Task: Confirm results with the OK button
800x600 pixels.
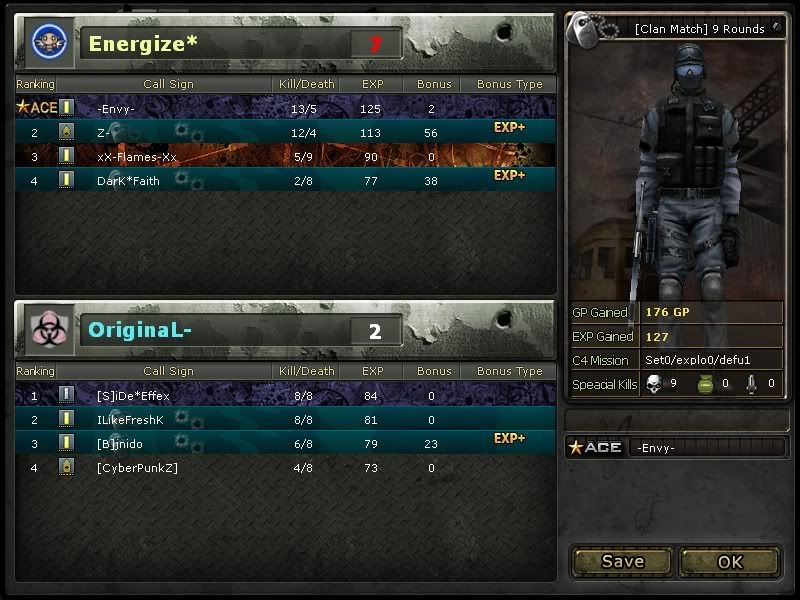Action: click(730, 561)
